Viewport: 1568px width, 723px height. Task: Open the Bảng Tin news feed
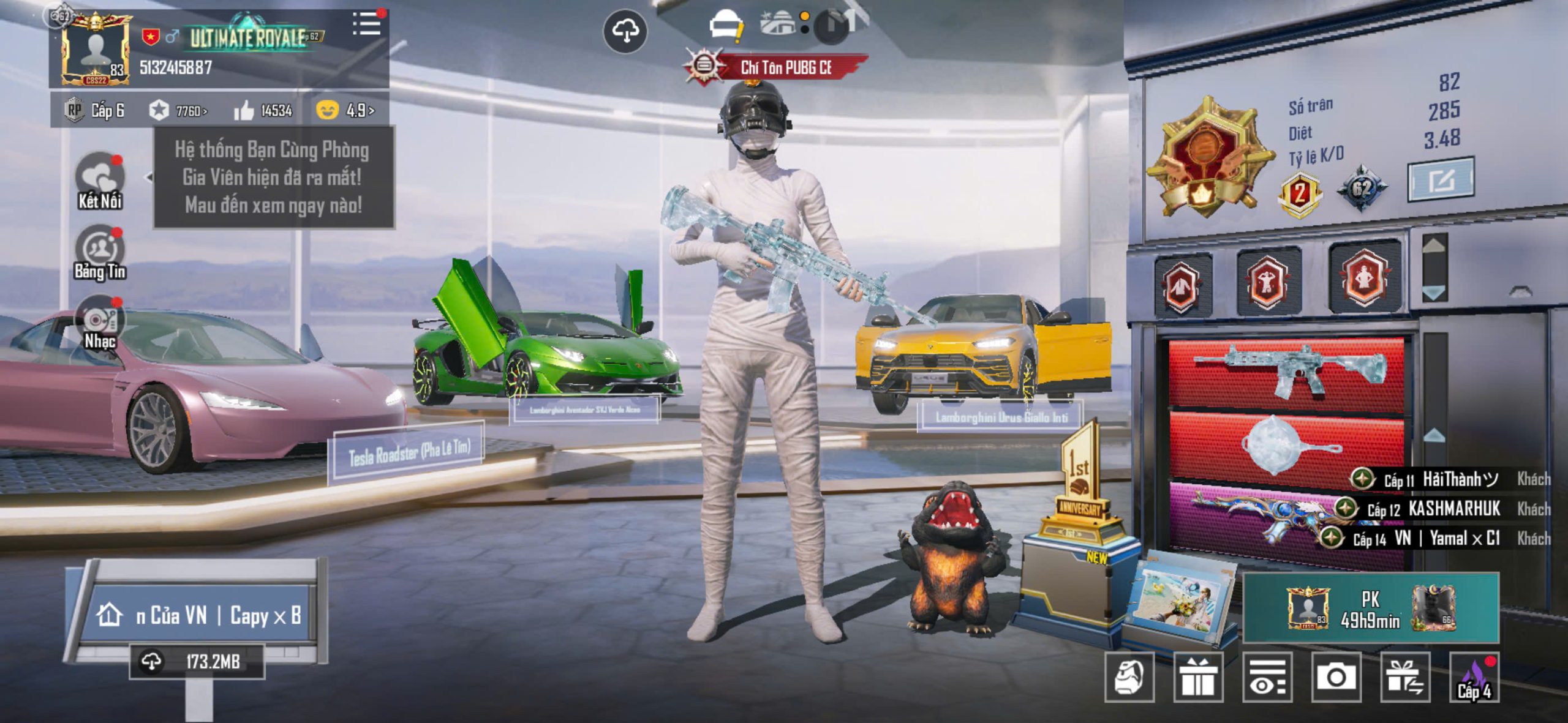click(100, 252)
